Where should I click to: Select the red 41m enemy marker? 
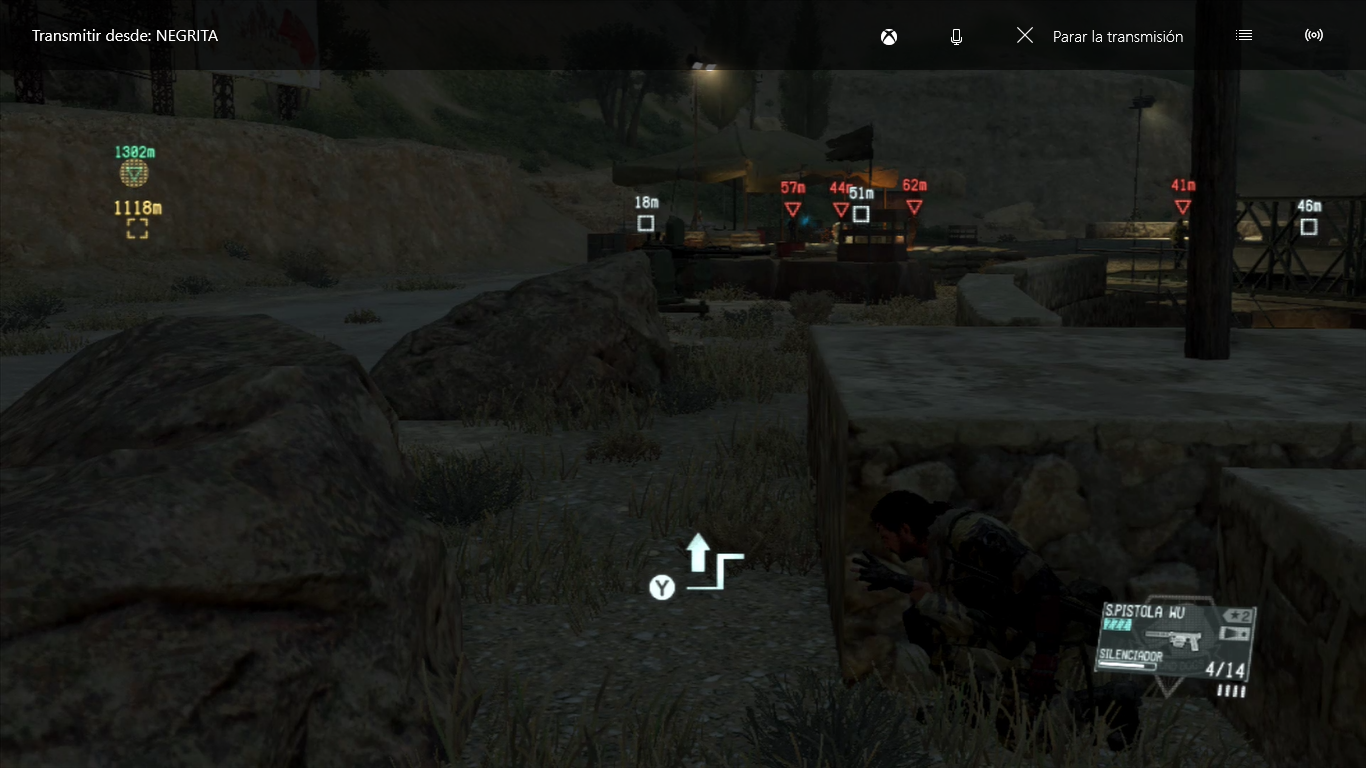pos(1182,206)
